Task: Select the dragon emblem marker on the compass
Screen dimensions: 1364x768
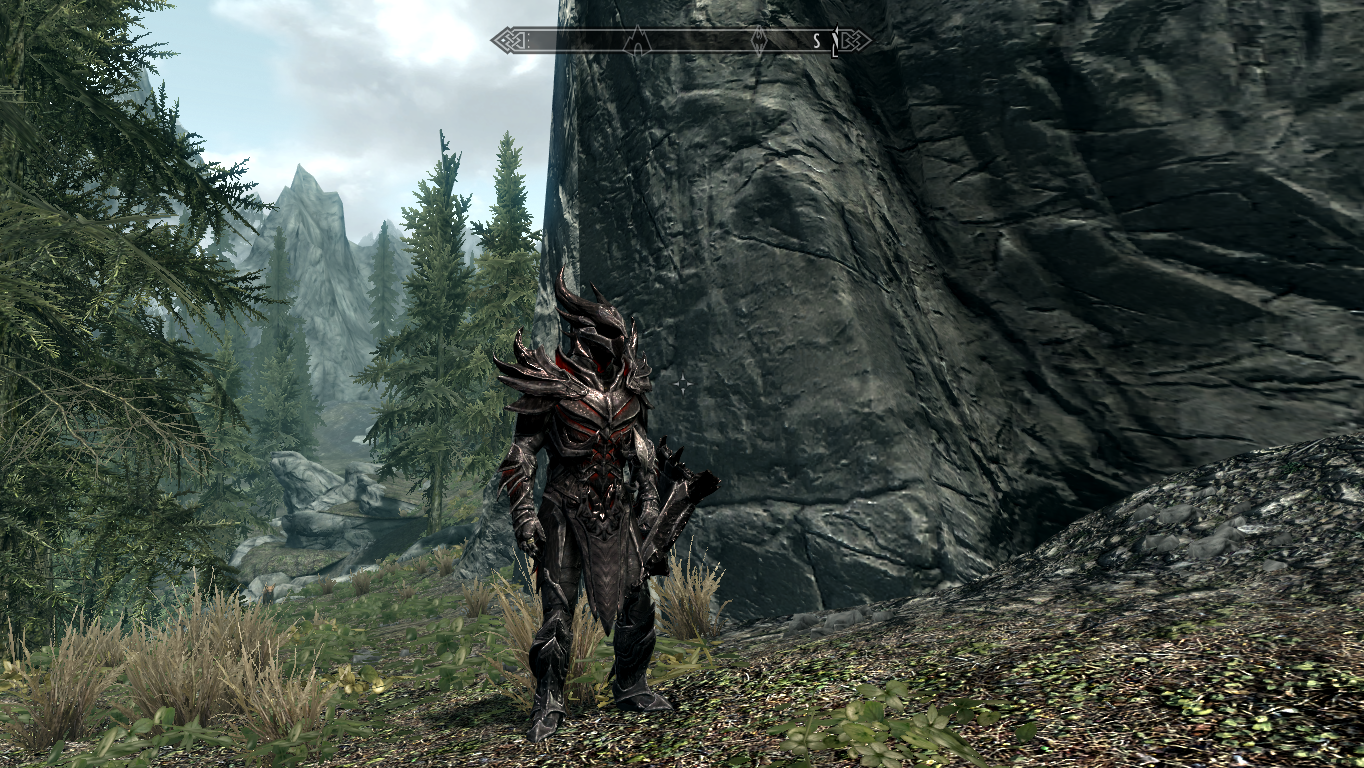Action: pos(760,41)
